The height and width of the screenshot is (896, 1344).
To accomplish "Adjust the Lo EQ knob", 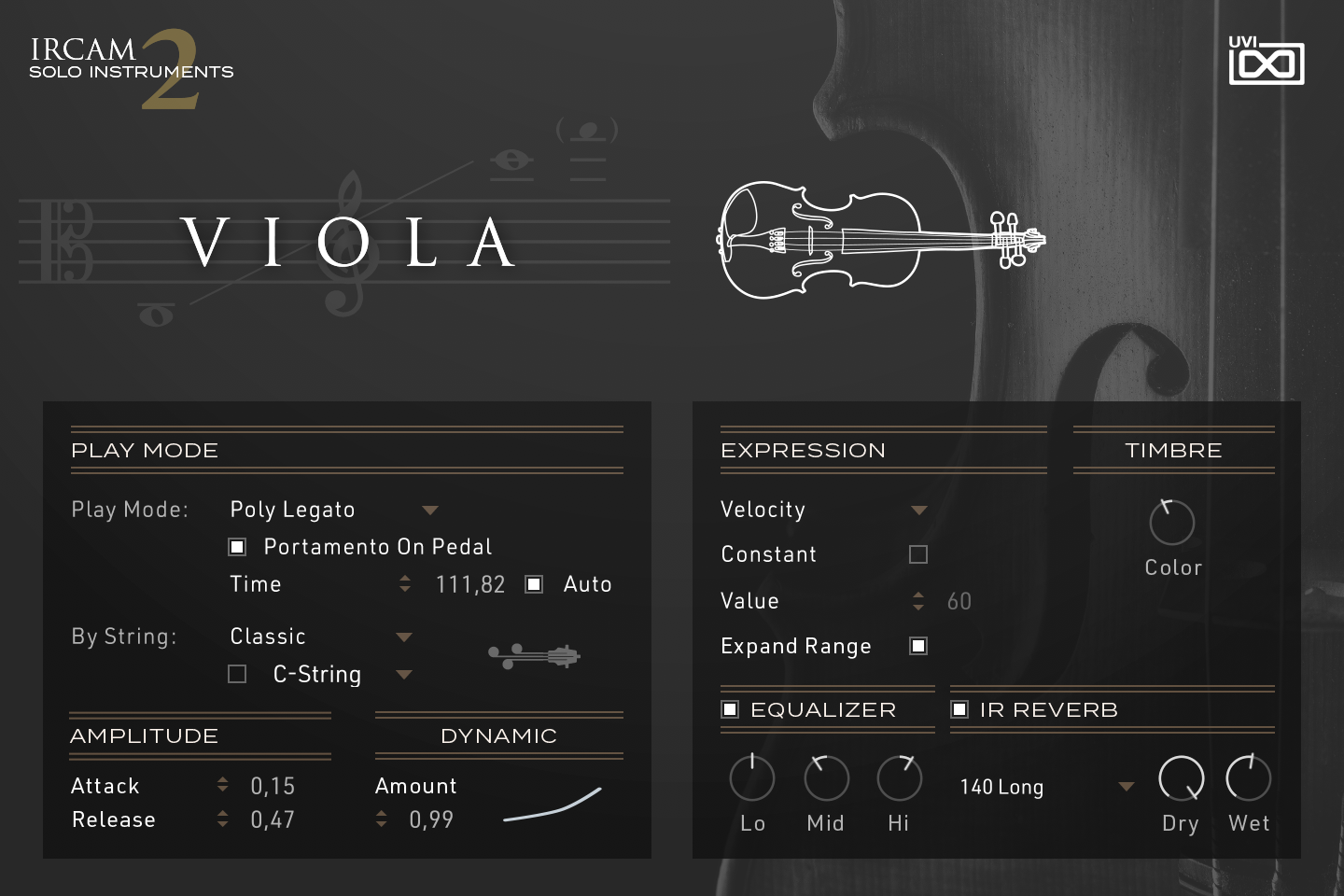I will [751, 777].
